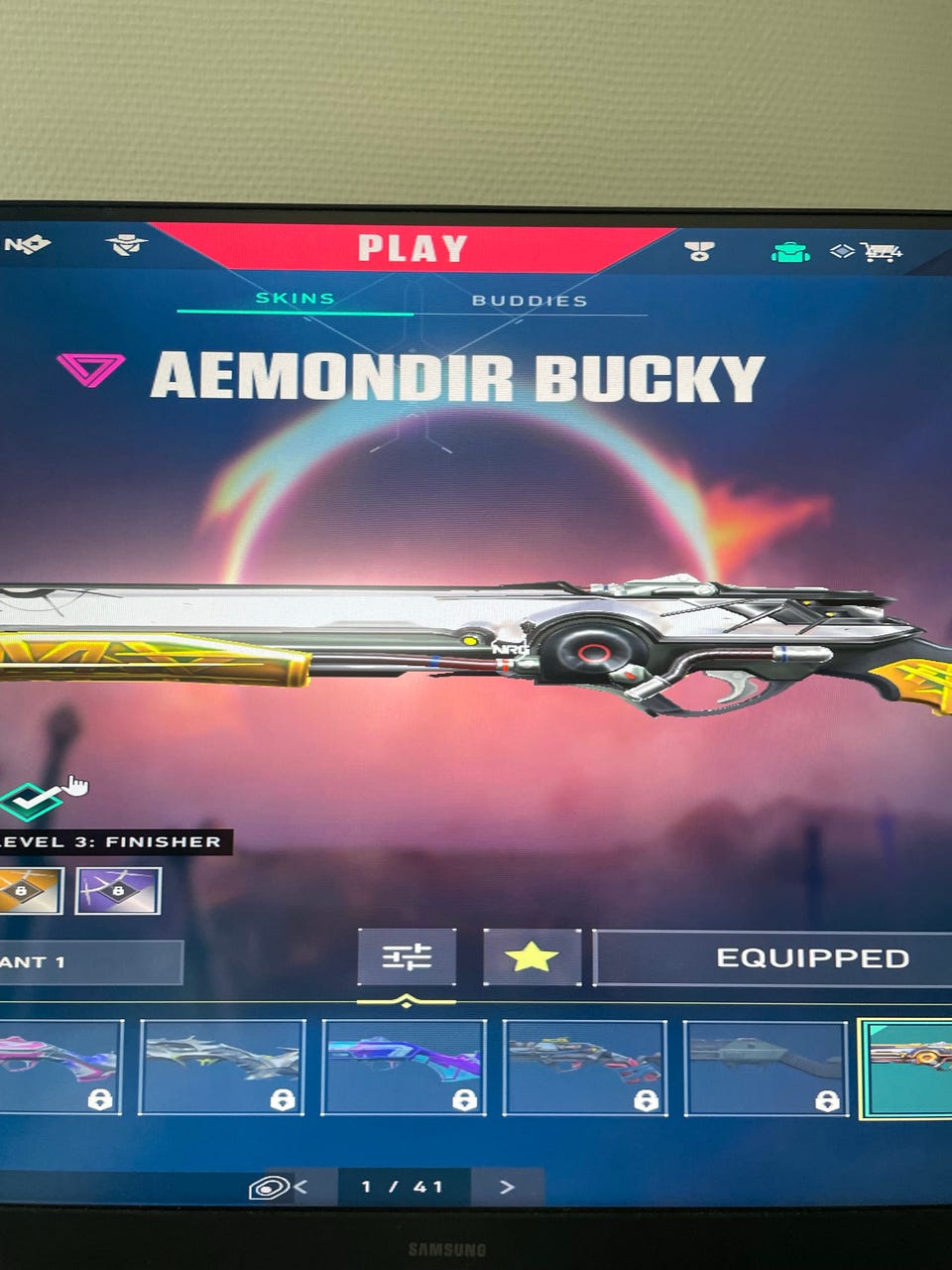
Task: Click the Equipped button
Action: pyautogui.click(x=793, y=958)
